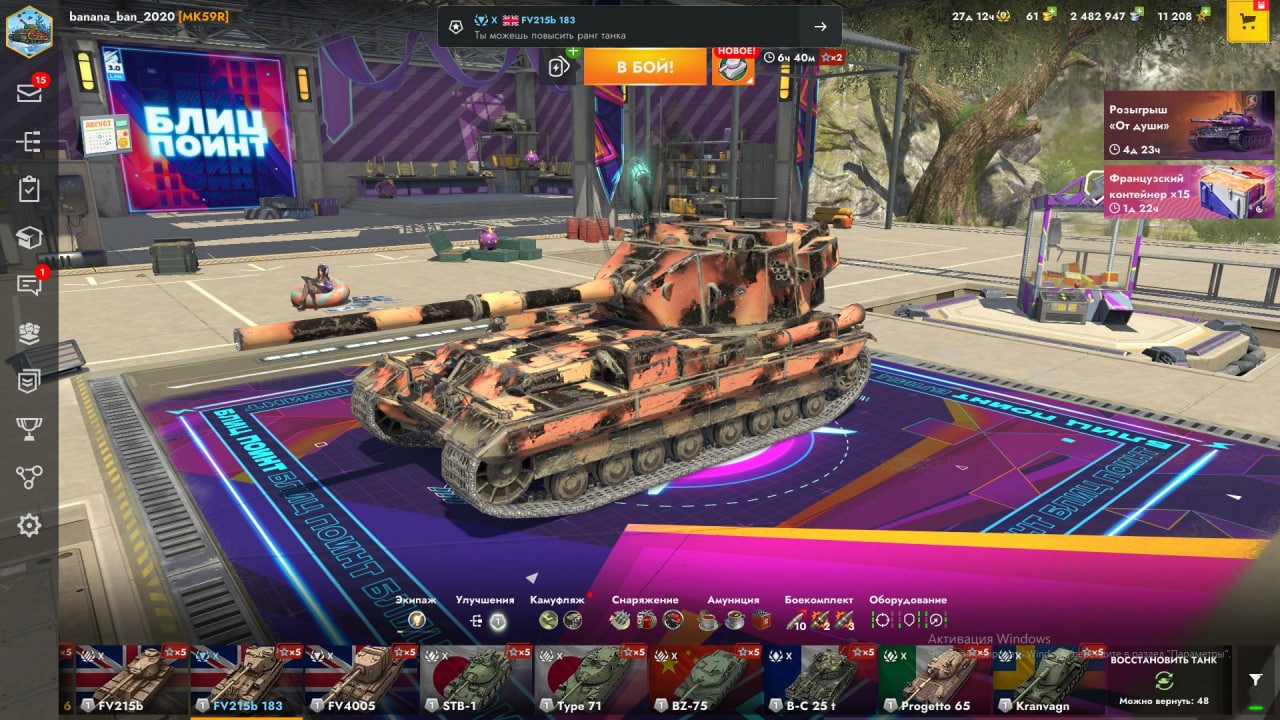This screenshot has width=1280, height=720.
Task: Open the Экипаж crew slot
Action: coord(417,620)
